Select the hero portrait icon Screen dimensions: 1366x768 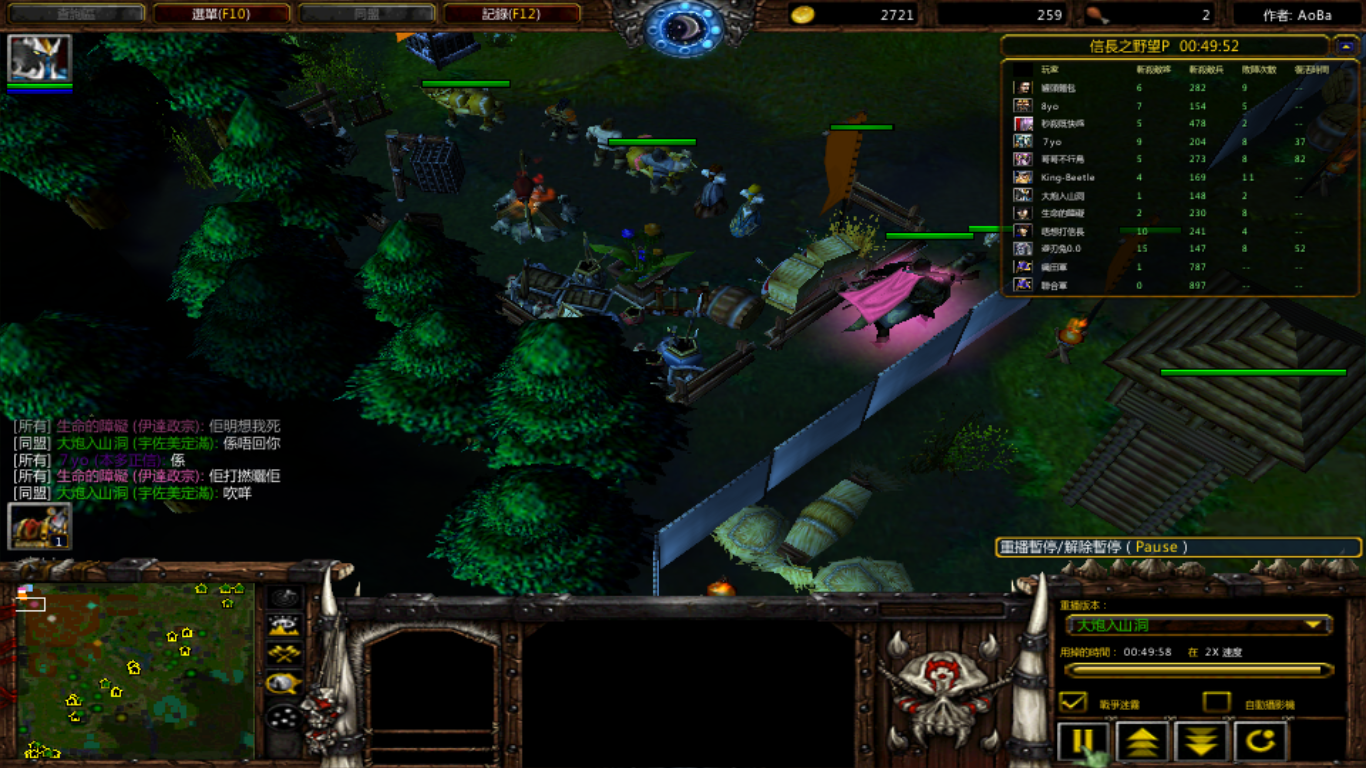click(x=40, y=58)
